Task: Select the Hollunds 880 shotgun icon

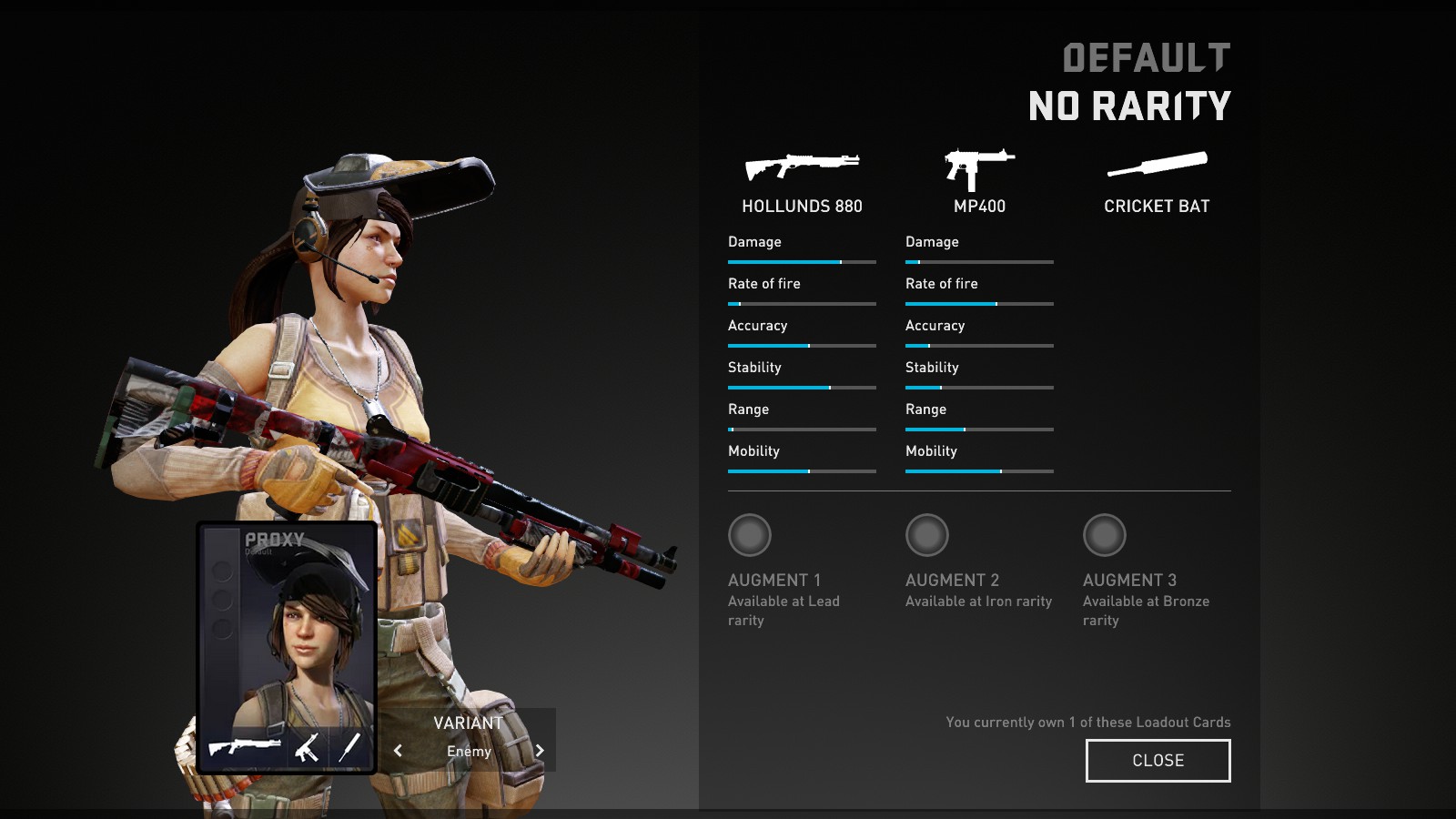Action: [x=802, y=167]
